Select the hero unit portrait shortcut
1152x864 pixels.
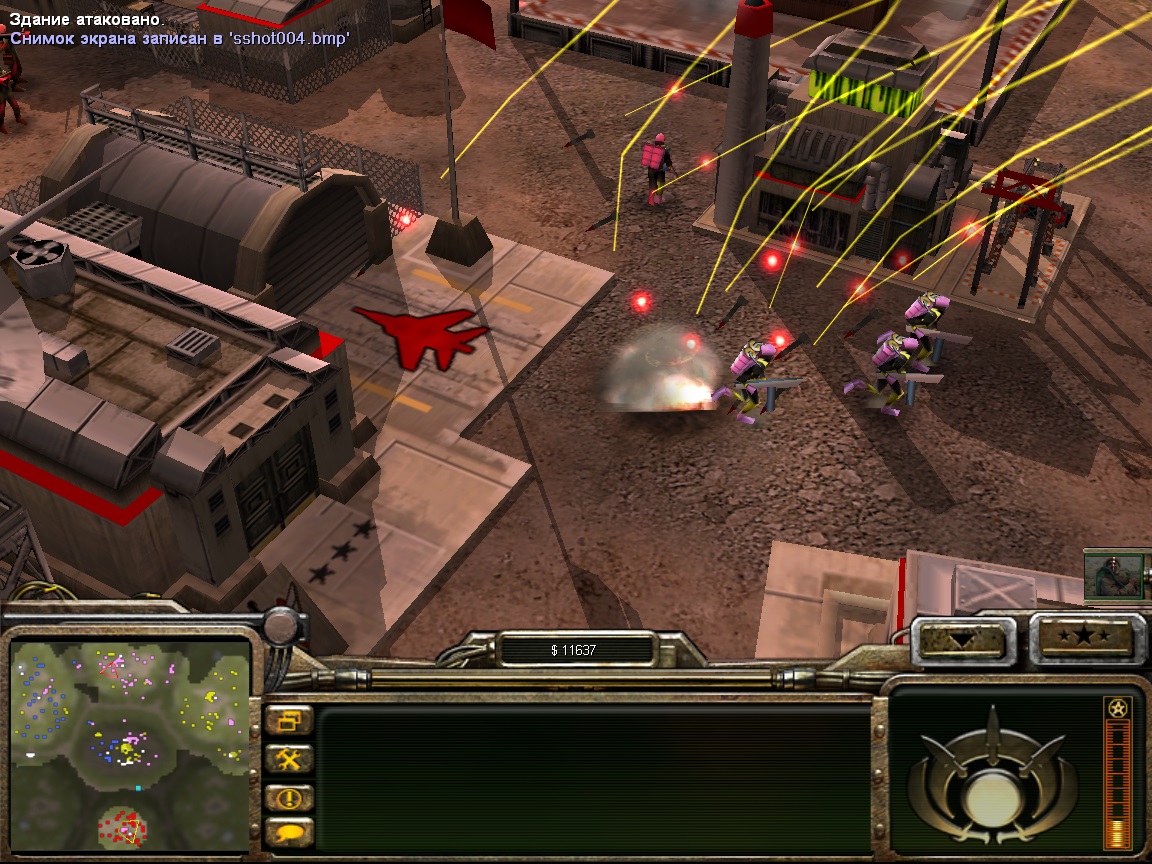click(x=1113, y=575)
